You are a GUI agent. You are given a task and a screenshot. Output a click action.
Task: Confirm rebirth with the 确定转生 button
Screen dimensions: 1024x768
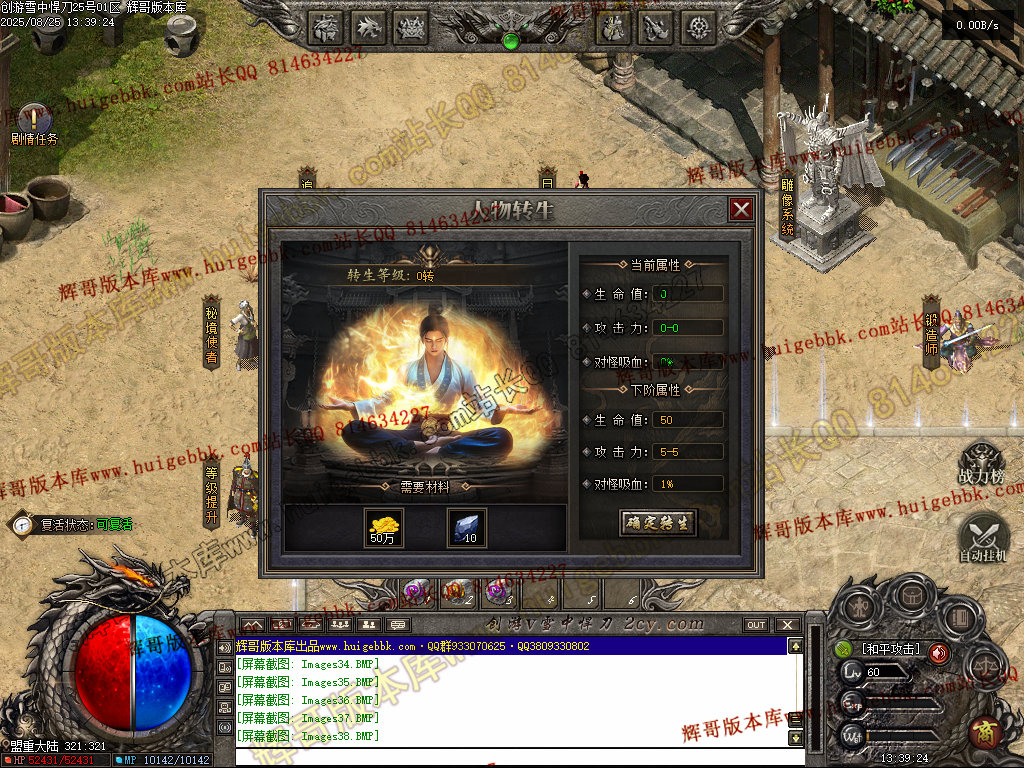coord(657,523)
